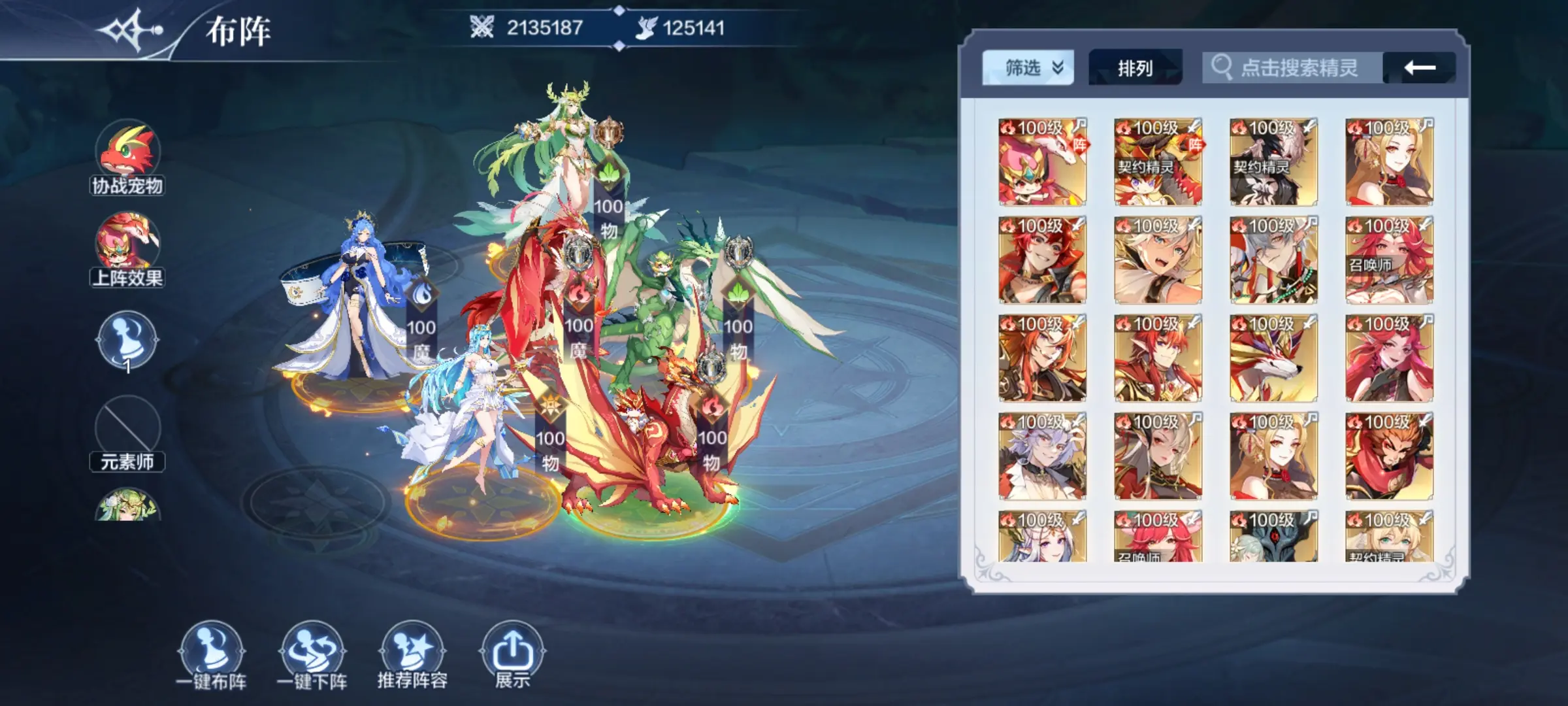The width and height of the screenshot is (1568, 706).
Task: Select the green-haired portrait in left sidebar
Action: pyautogui.click(x=127, y=507)
